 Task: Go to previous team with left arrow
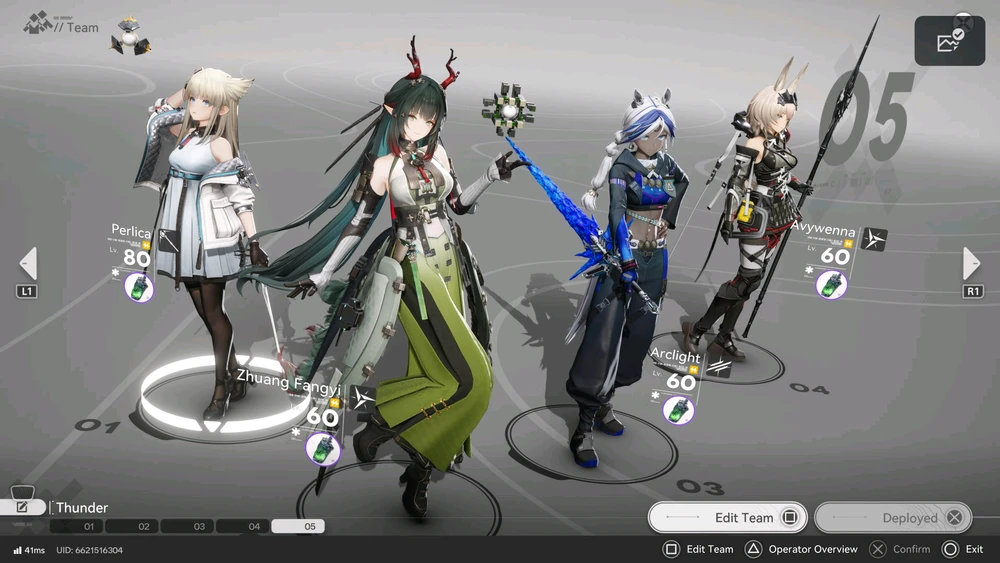pos(28,264)
